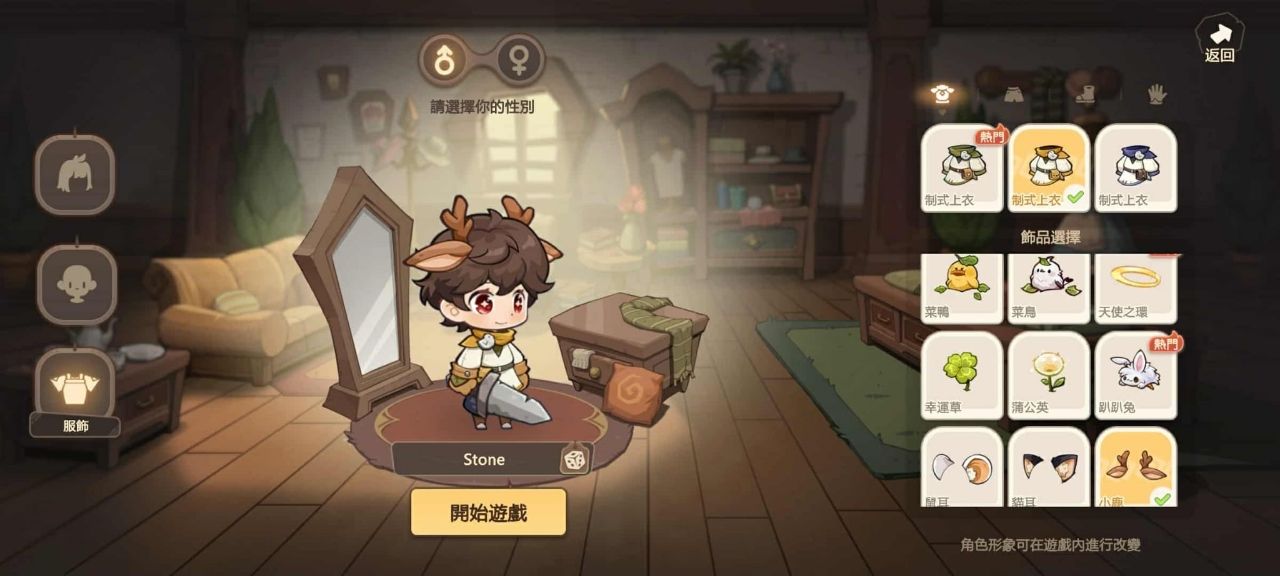The width and height of the screenshot is (1280, 576).
Task: Randomize the name with the dice icon
Action: [573, 459]
